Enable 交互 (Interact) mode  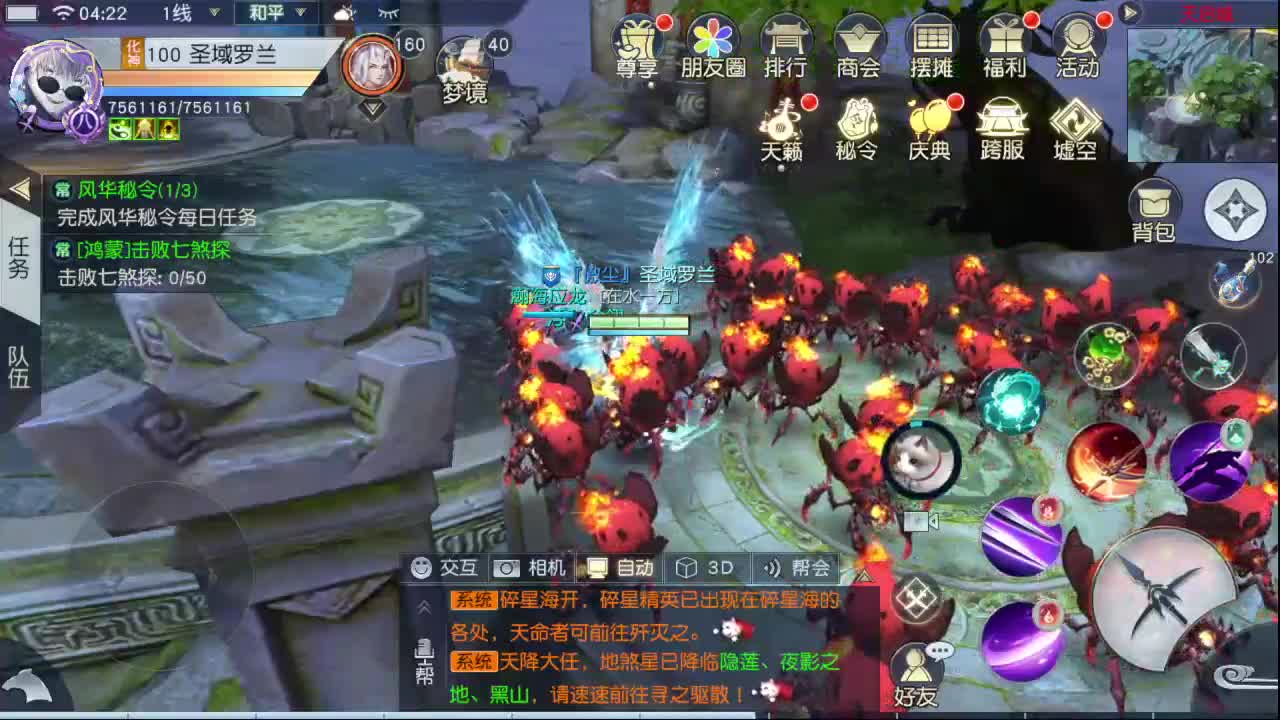click(443, 567)
